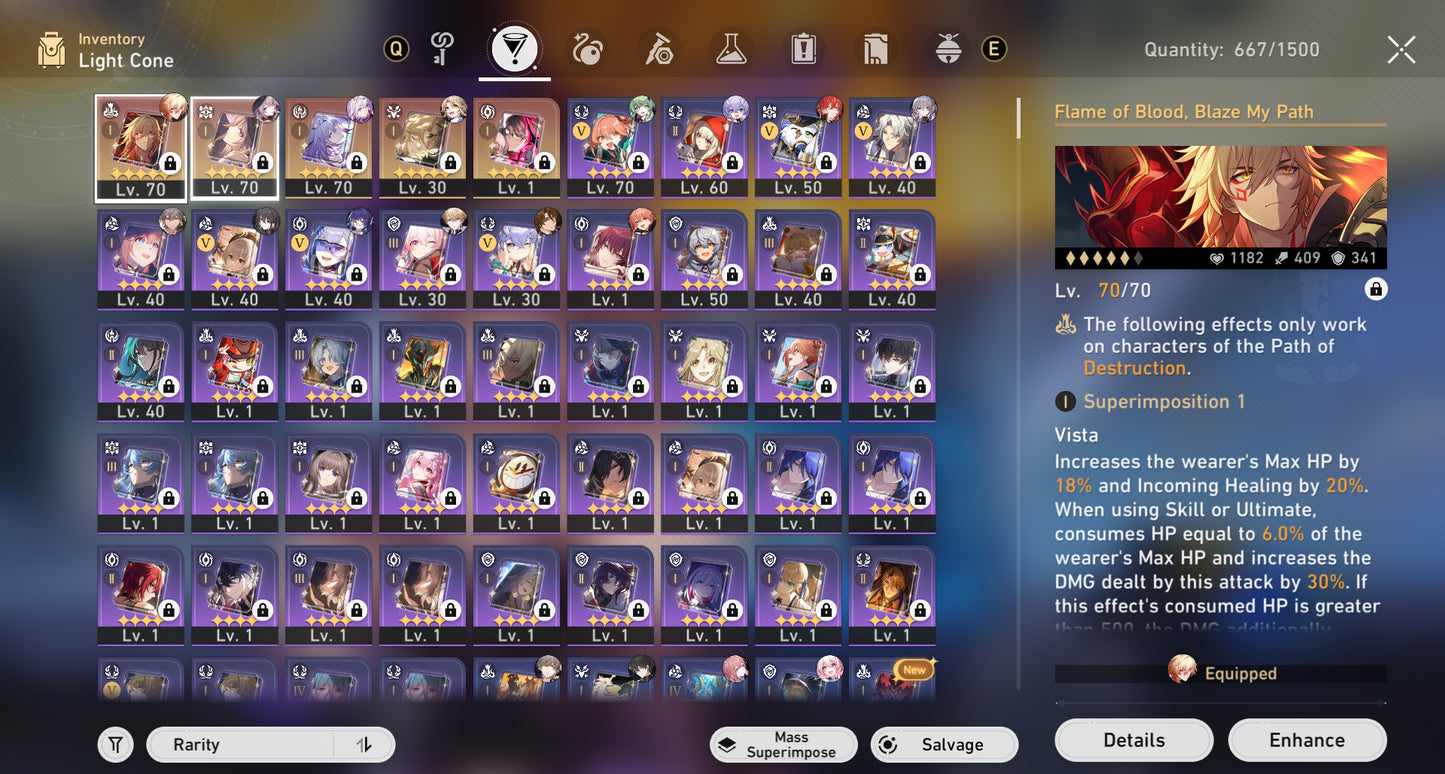The width and height of the screenshot is (1445, 774).
Task: Select the bell-shaped category icon near E
Action: coord(946,47)
